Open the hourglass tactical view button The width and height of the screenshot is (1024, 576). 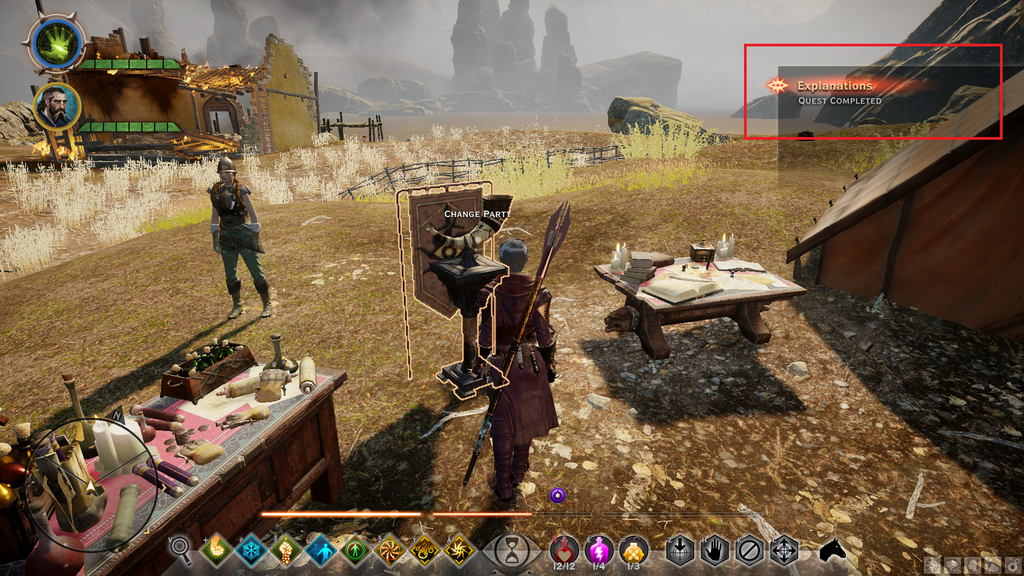pos(511,551)
